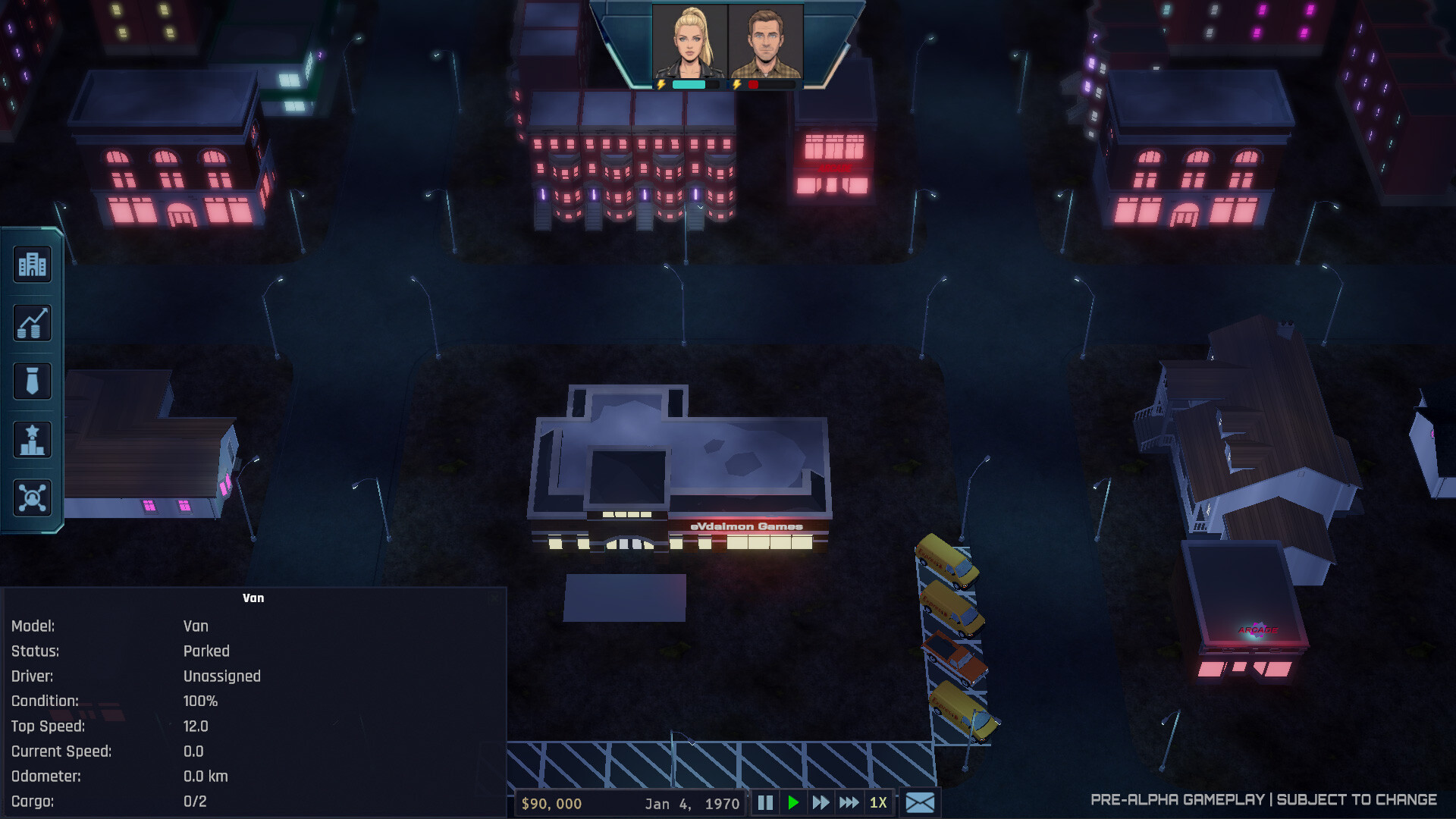1456x819 pixels.
Task: Open the achievements podium panel
Action: click(x=32, y=439)
